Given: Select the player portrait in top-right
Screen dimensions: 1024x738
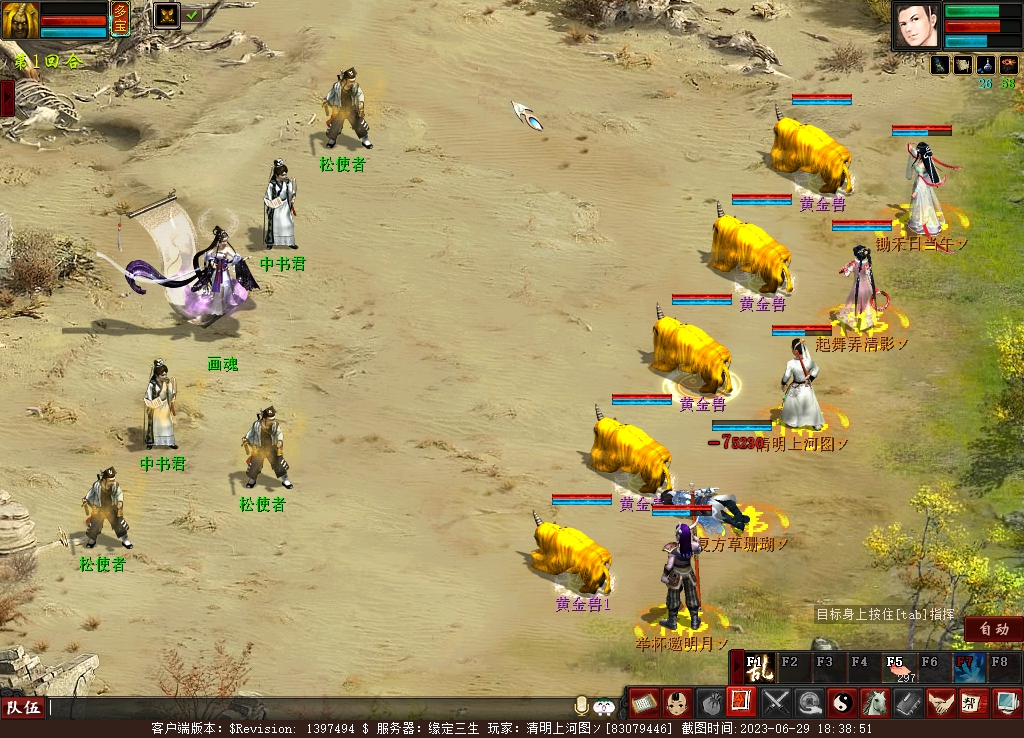Looking at the screenshot, I should [x=917, y=26].
